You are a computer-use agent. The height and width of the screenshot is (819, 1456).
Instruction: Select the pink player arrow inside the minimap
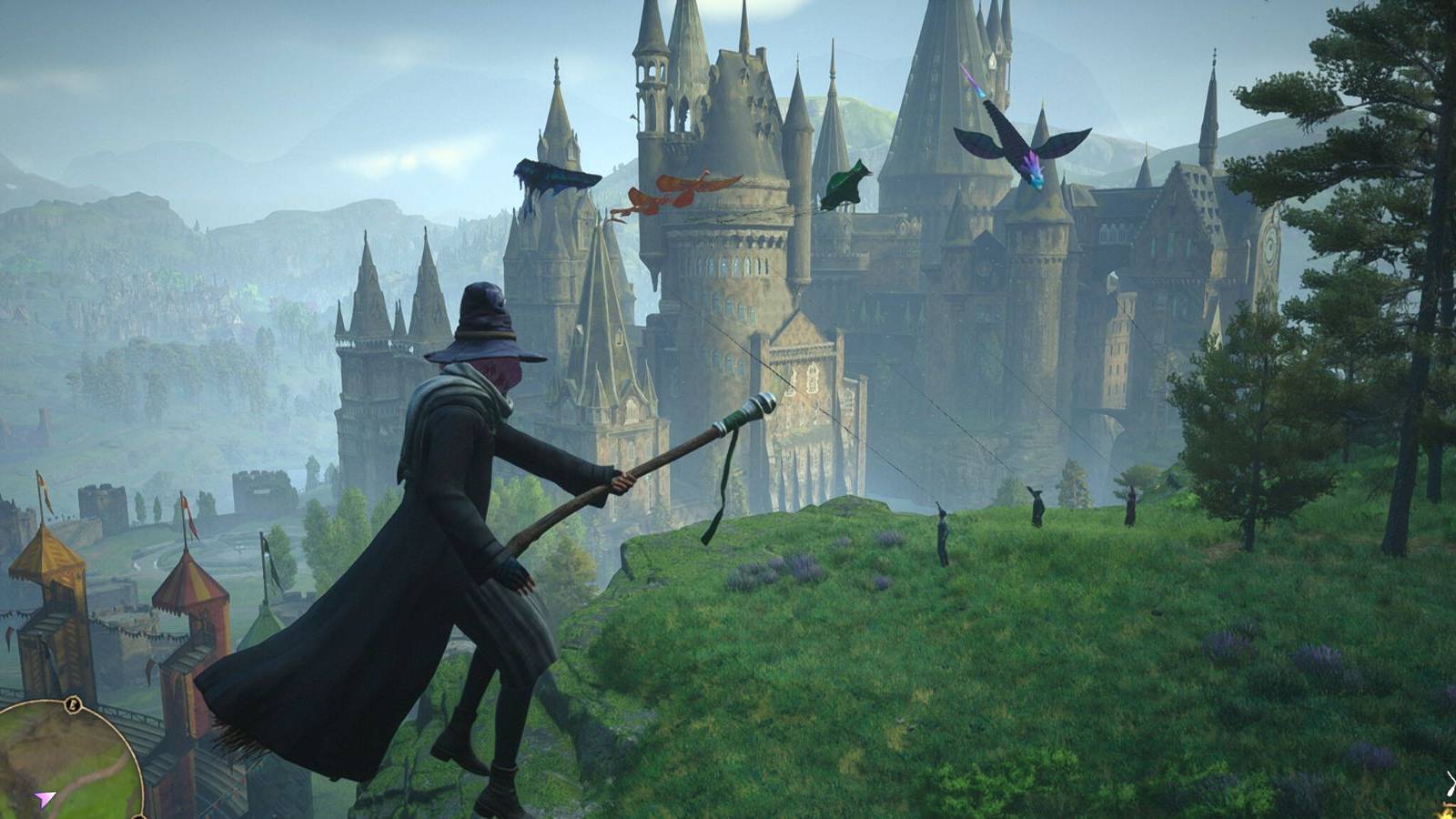[44, 795]
